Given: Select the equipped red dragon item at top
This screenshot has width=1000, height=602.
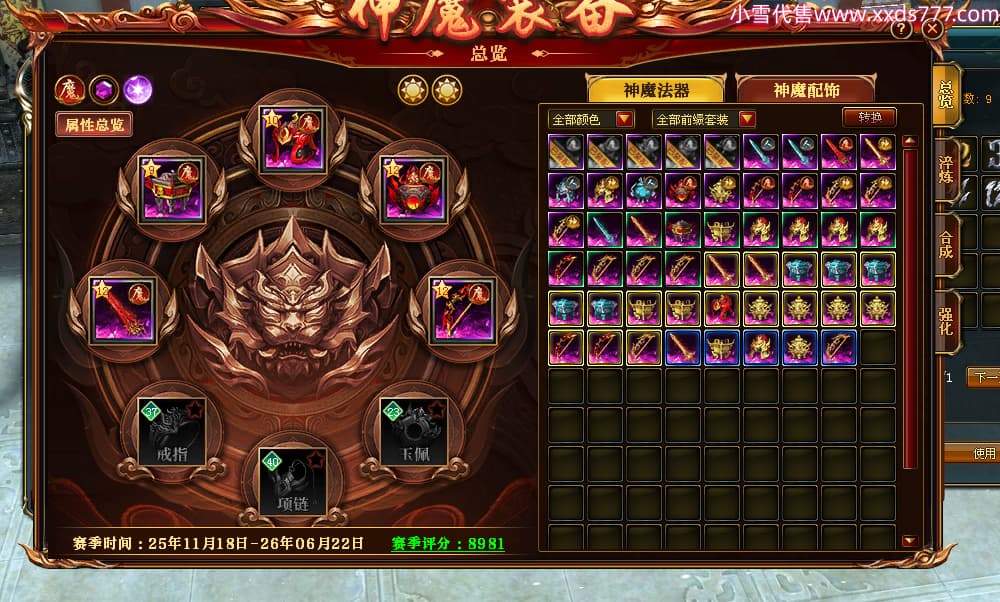Looking at the screenshot, I should click(292, 140).
